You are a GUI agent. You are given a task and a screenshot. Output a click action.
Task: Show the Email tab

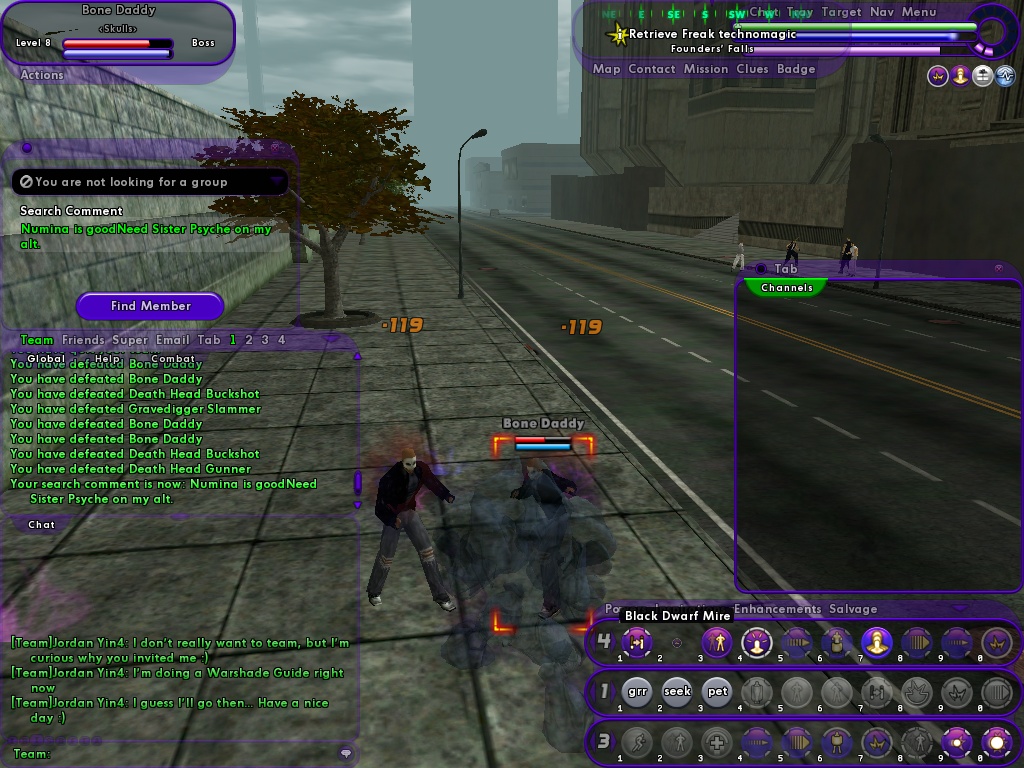[172, 340]
